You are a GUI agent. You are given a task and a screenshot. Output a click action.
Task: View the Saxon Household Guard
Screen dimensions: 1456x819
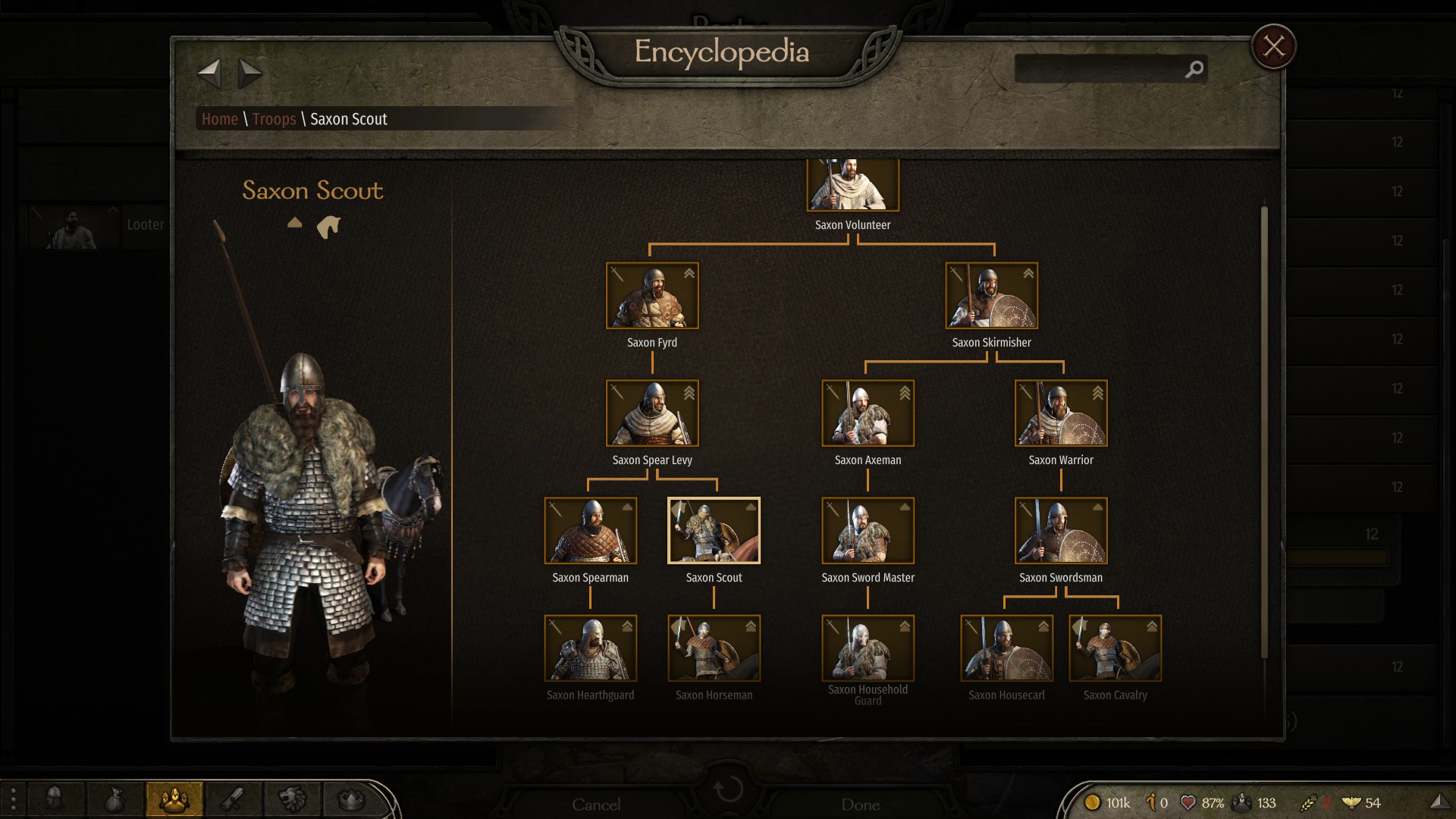(x=868, y=648)
